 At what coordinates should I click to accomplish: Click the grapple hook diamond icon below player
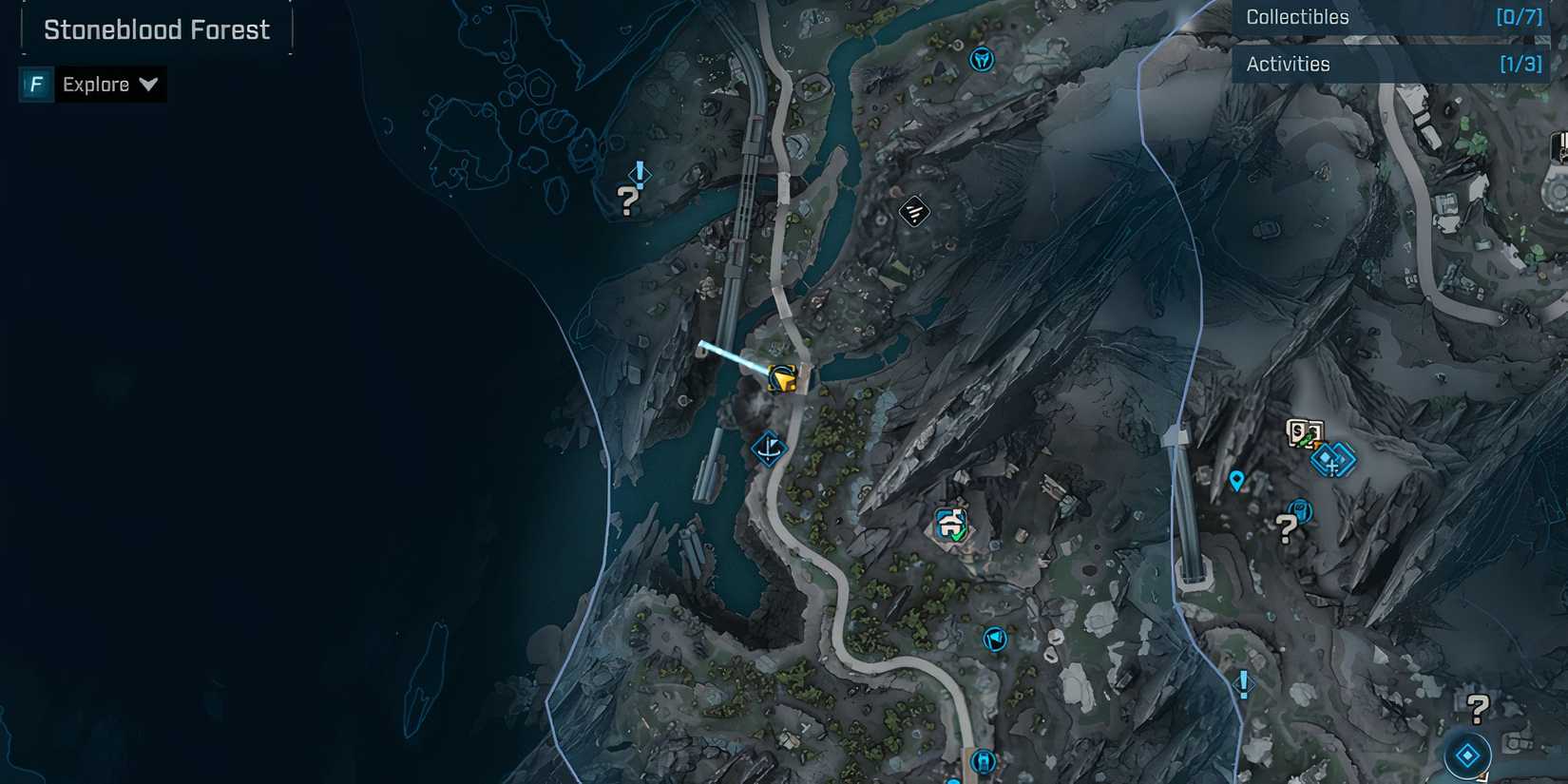point(768,449)
